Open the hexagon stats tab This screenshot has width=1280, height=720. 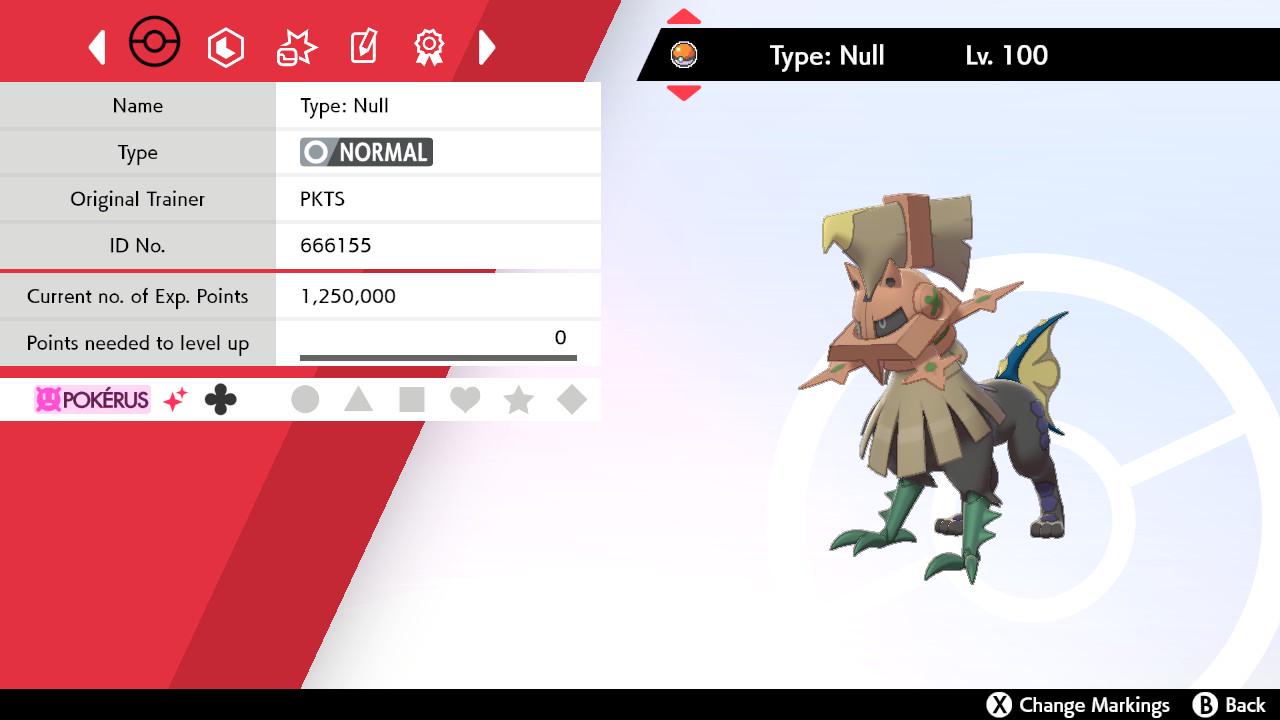coord(226,47)
